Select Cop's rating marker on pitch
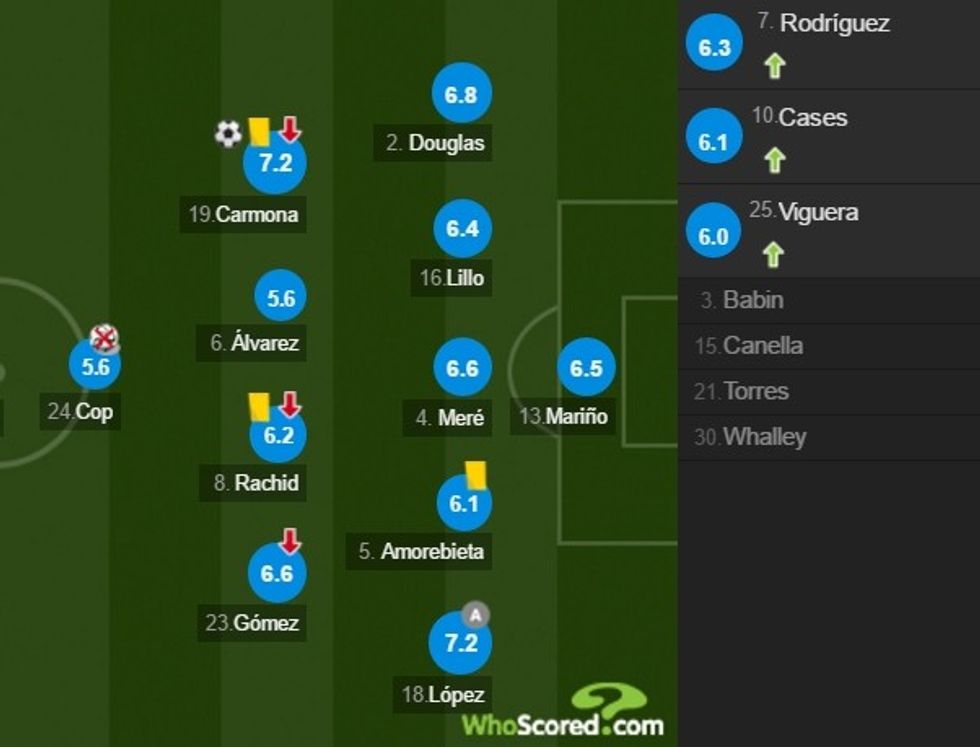The width and height of the screenshot is (980, 747). point(95,366)
